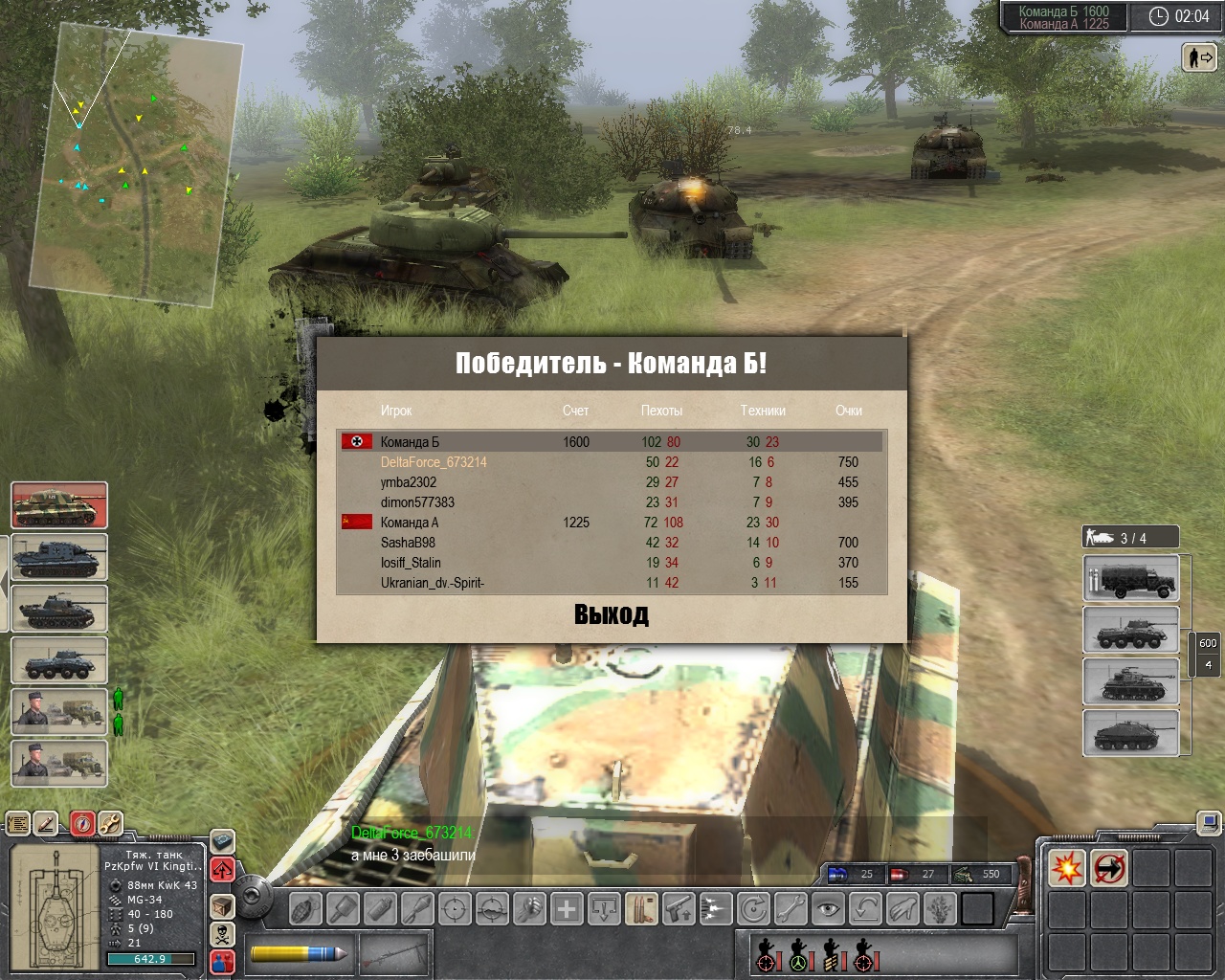Click the computer monitor icon
The height and width of the screenshot is (980, 1225).
(x=1209, y=822)
